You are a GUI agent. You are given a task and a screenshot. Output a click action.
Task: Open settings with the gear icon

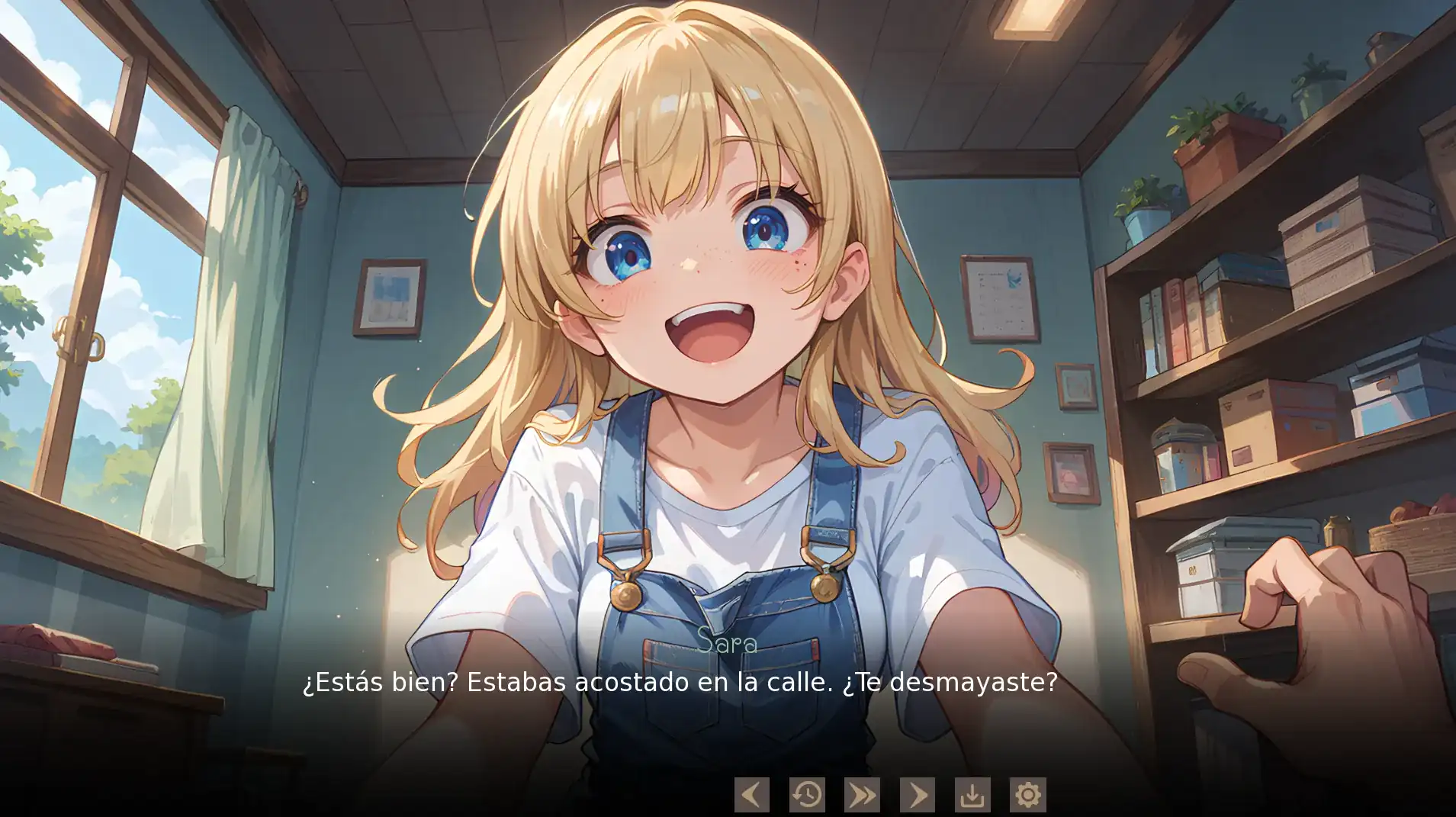tap(1027, 795)
